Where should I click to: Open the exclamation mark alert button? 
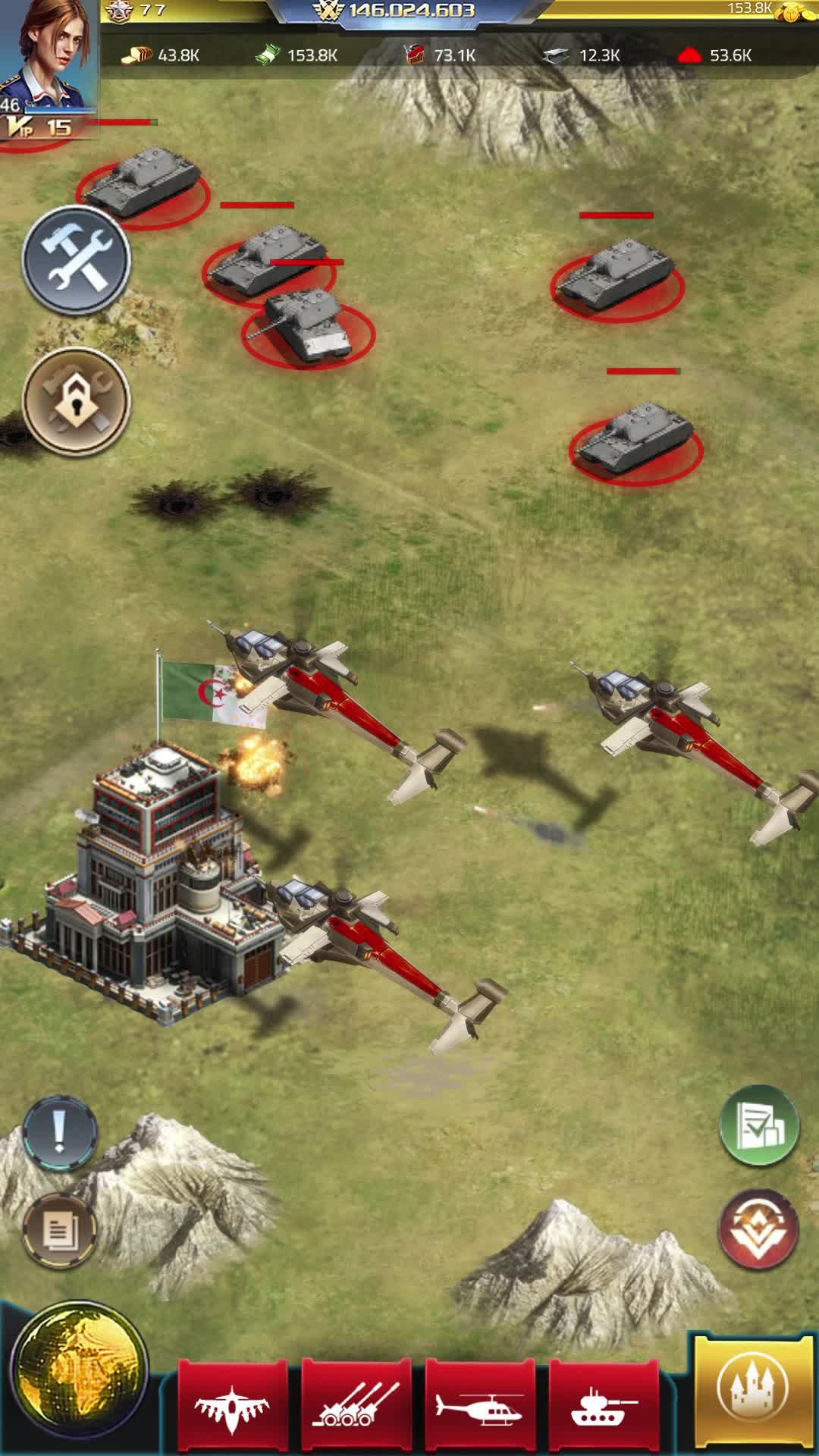coord(60,1134)
